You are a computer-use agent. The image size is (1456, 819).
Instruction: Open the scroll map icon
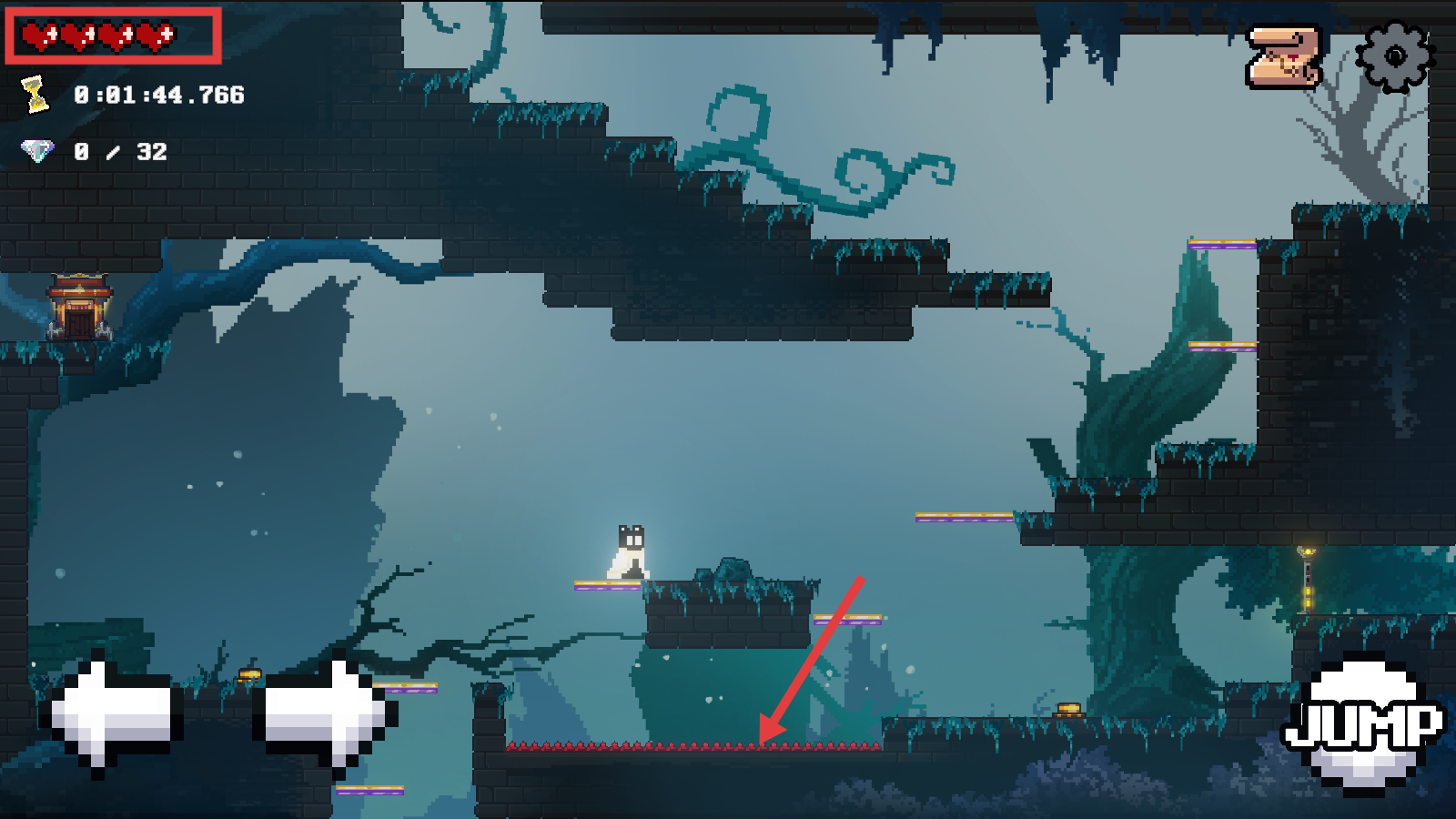point(1283,56)
